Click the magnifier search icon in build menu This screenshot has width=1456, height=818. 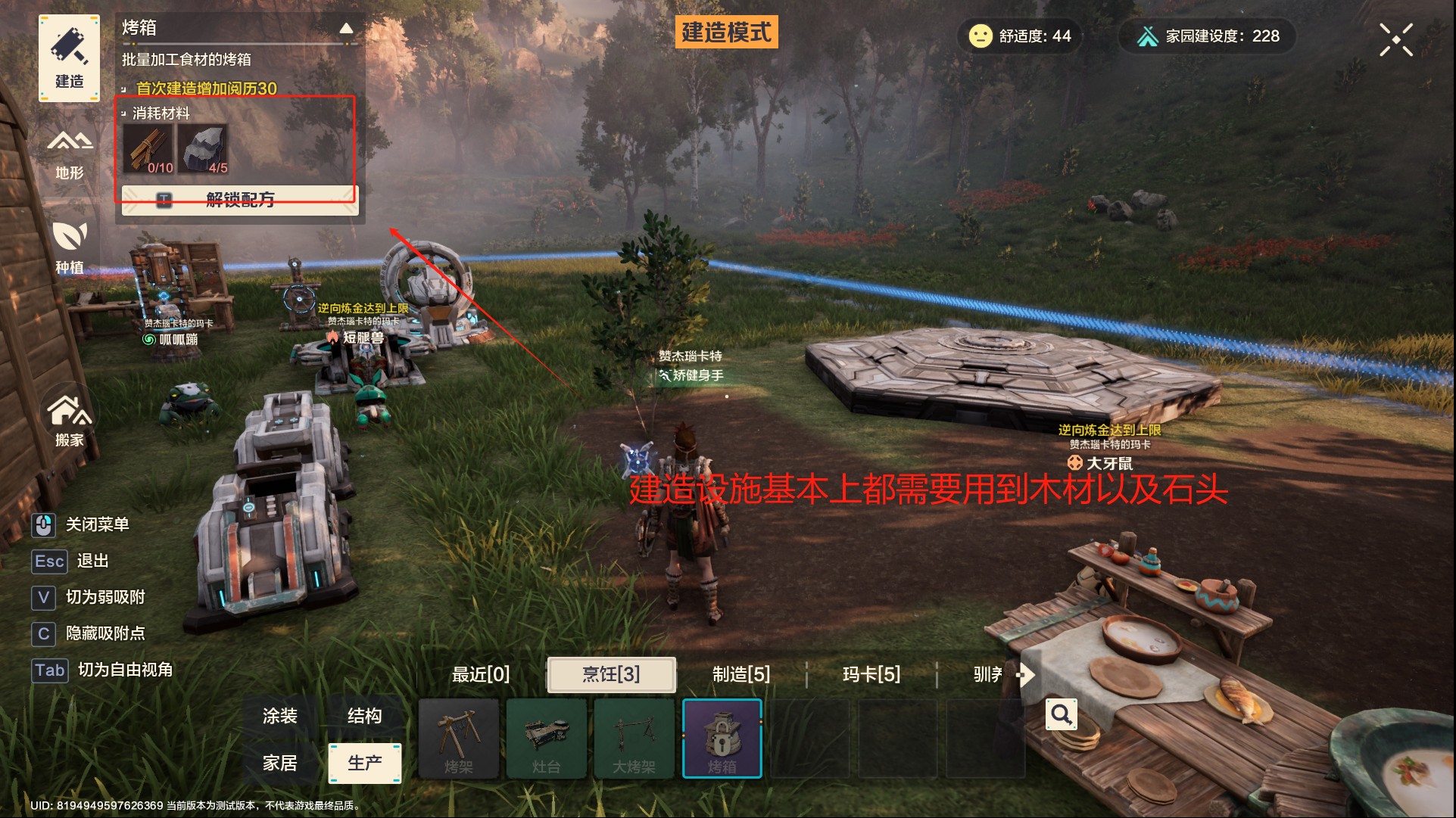click(x=1061, y=714)
